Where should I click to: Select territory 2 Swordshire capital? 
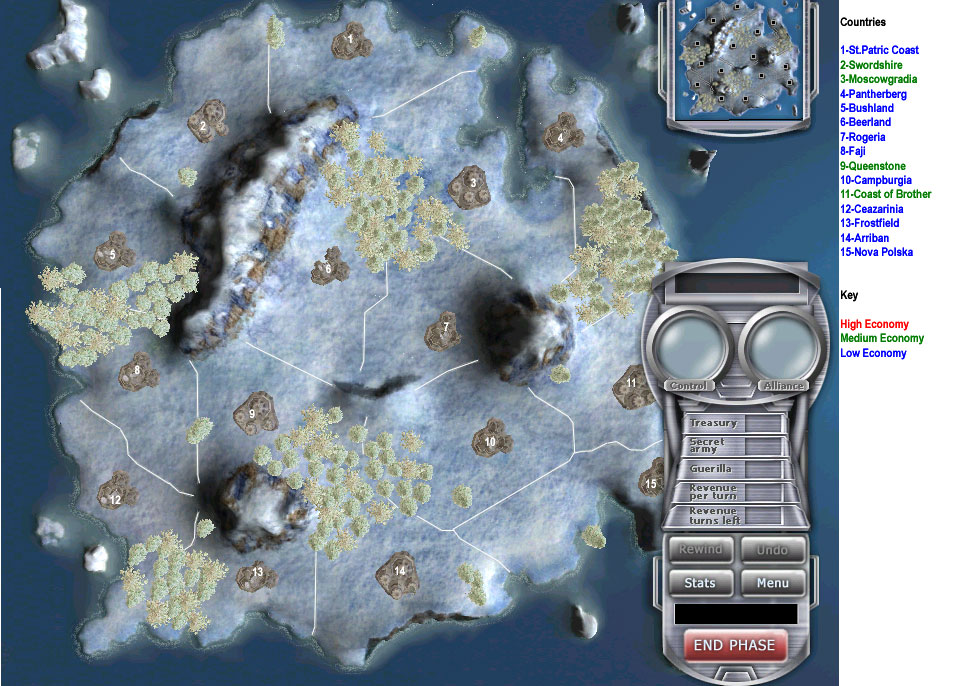pos(204,124)
